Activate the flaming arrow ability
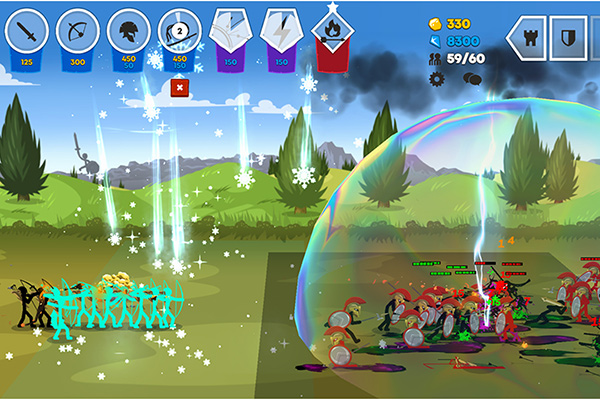Viewport: 600px width, 400px height. pyautogui.click(x=331, y=36)
